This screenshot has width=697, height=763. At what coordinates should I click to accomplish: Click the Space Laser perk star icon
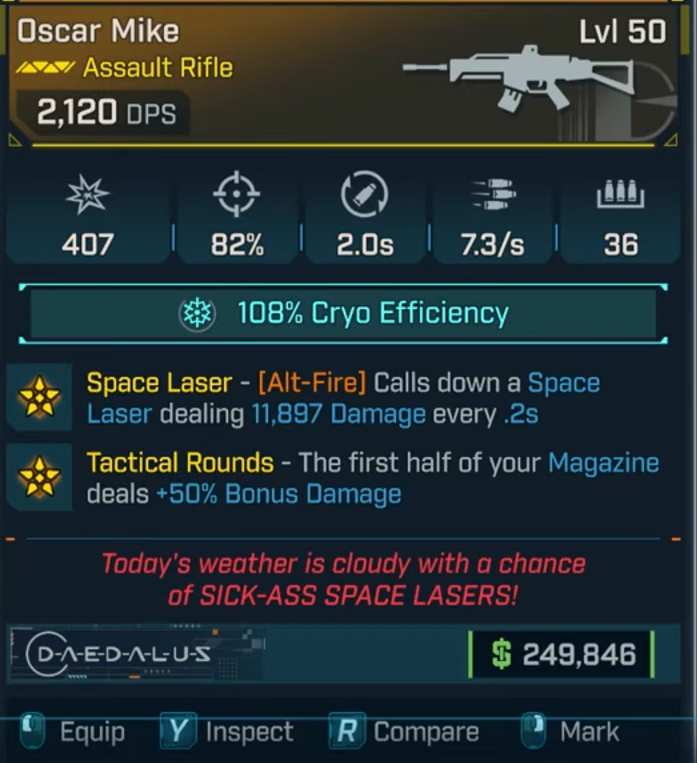[x=39, y=397]
